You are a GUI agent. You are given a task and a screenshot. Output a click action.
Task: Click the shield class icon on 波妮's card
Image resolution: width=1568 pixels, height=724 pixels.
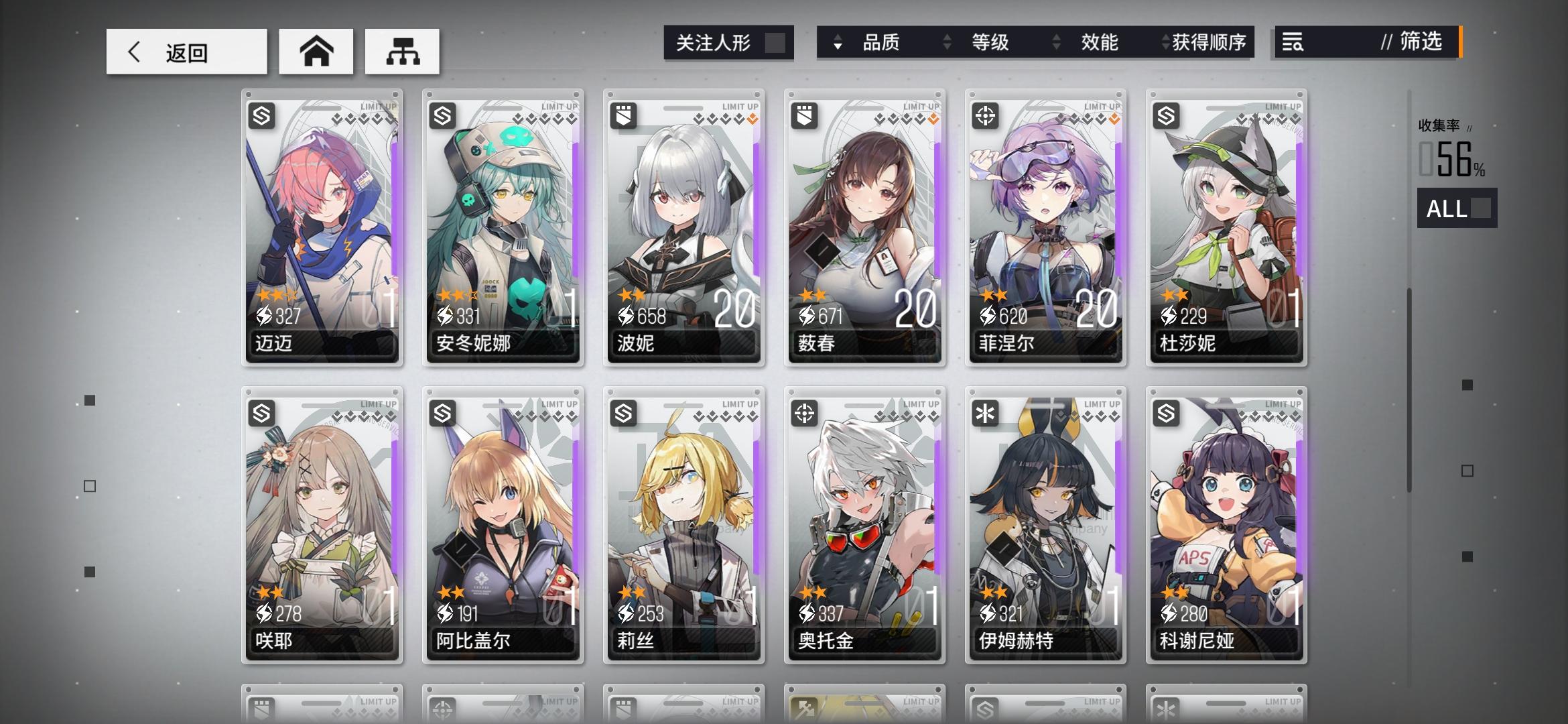coord(624,115)
